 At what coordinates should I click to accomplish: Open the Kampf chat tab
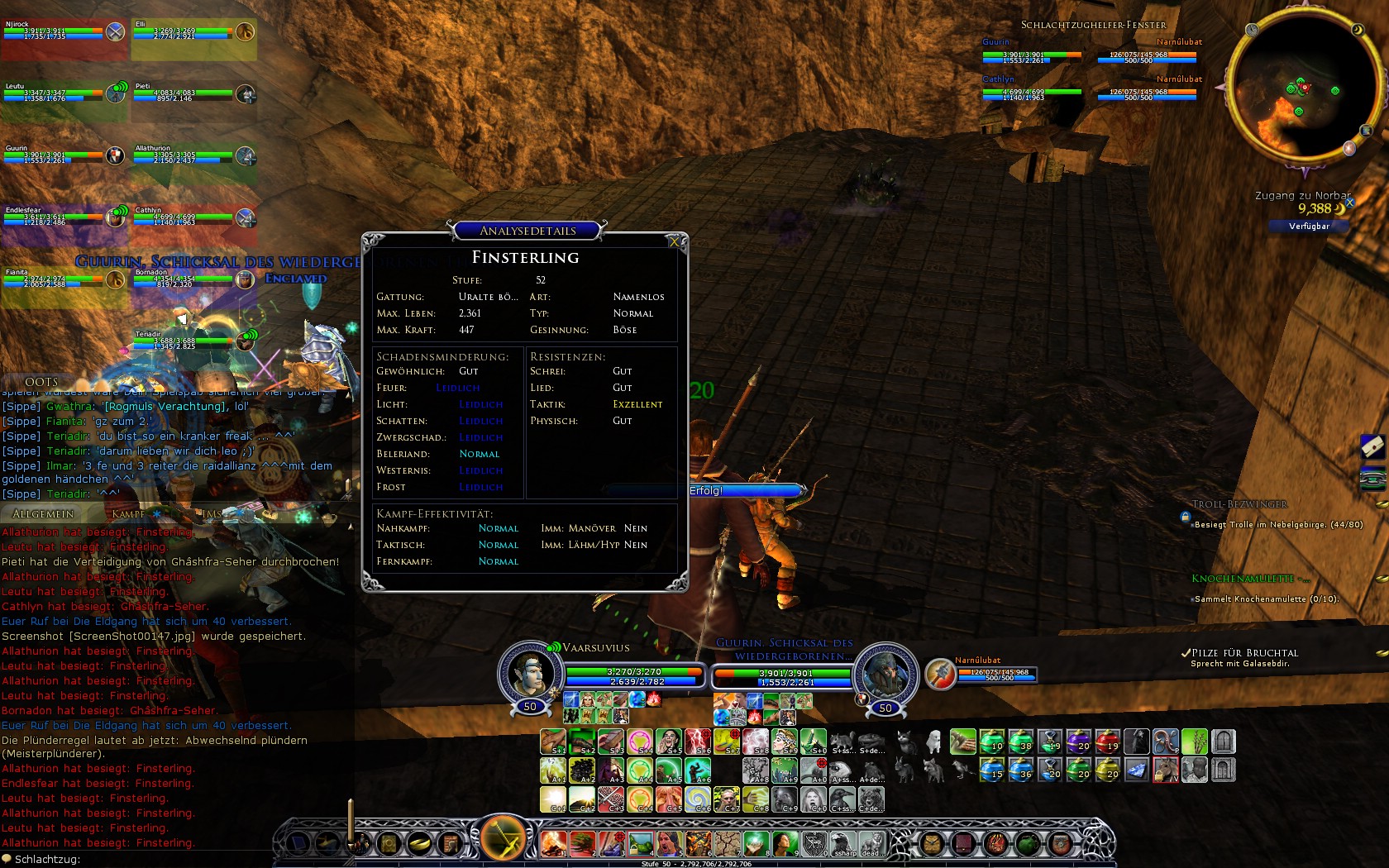pyautogui.click(x=129, y=513)
